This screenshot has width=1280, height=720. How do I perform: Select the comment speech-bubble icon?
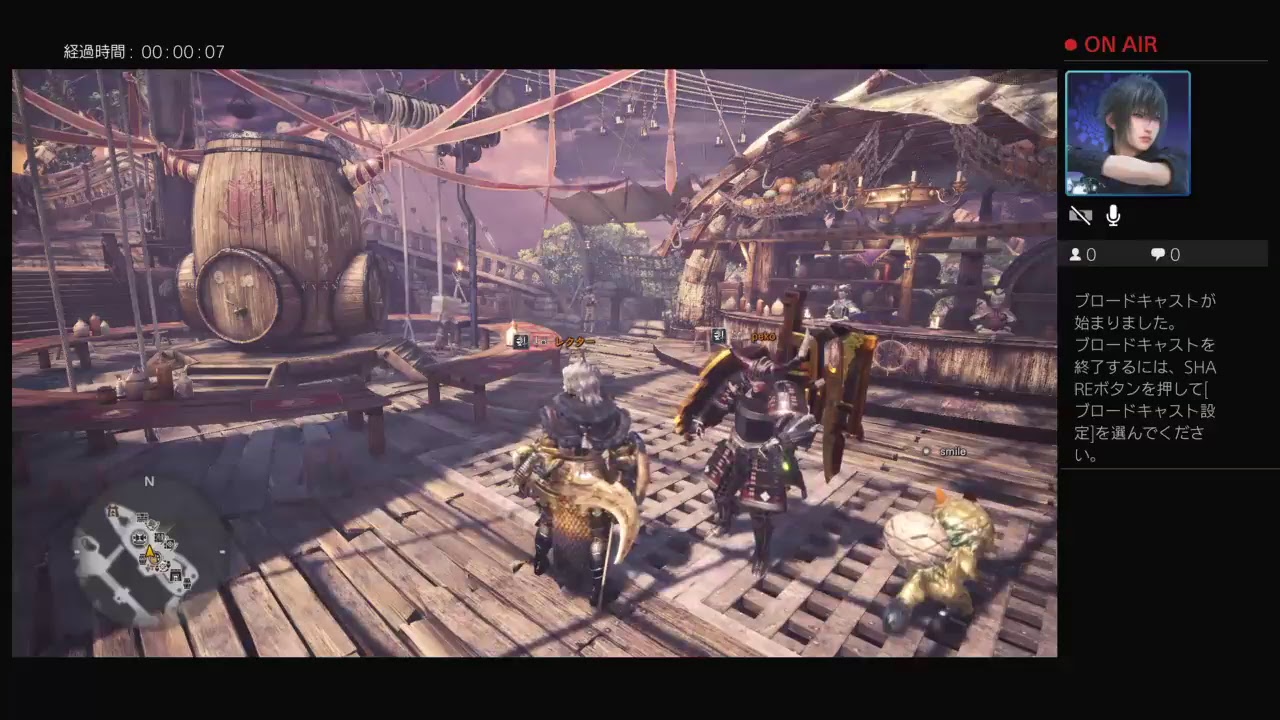click(x=1158, y=254)
